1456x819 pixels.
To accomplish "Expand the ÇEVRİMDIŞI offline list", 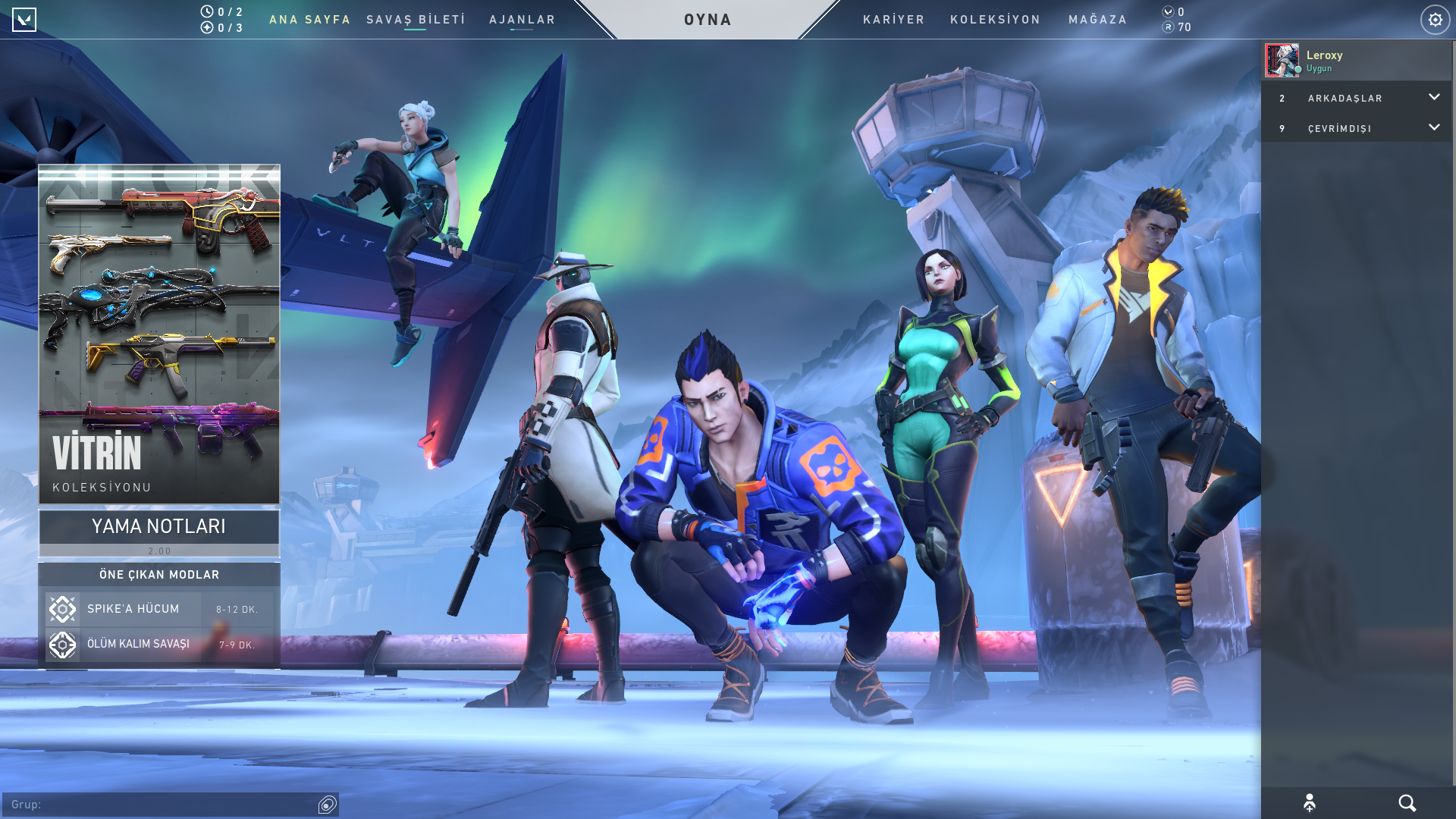I will pyautogui.click(x=1356, y=128).
